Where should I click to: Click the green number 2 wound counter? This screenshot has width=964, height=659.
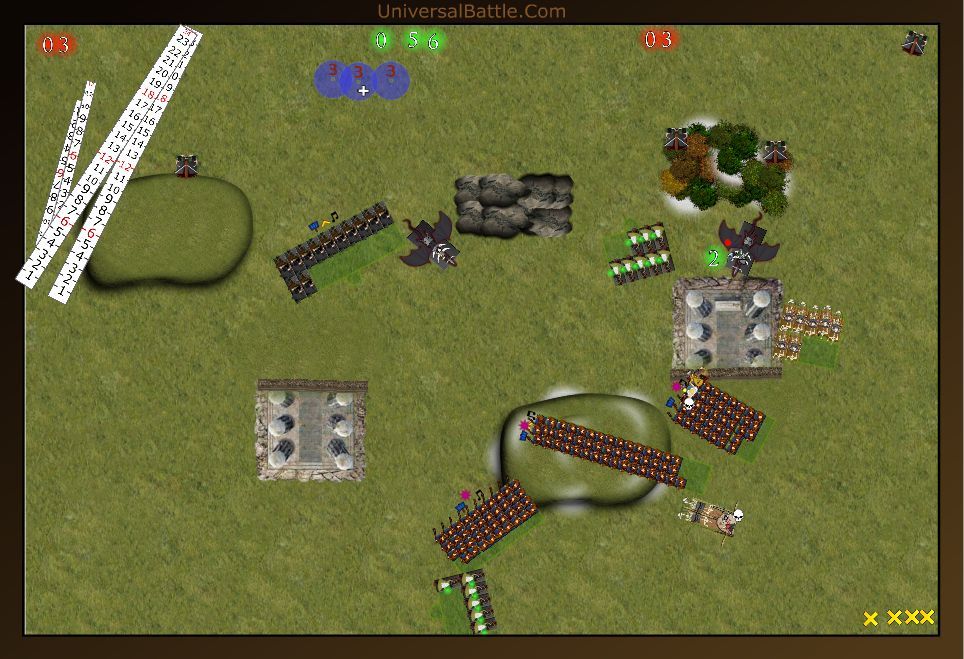[x=713, y=259]
